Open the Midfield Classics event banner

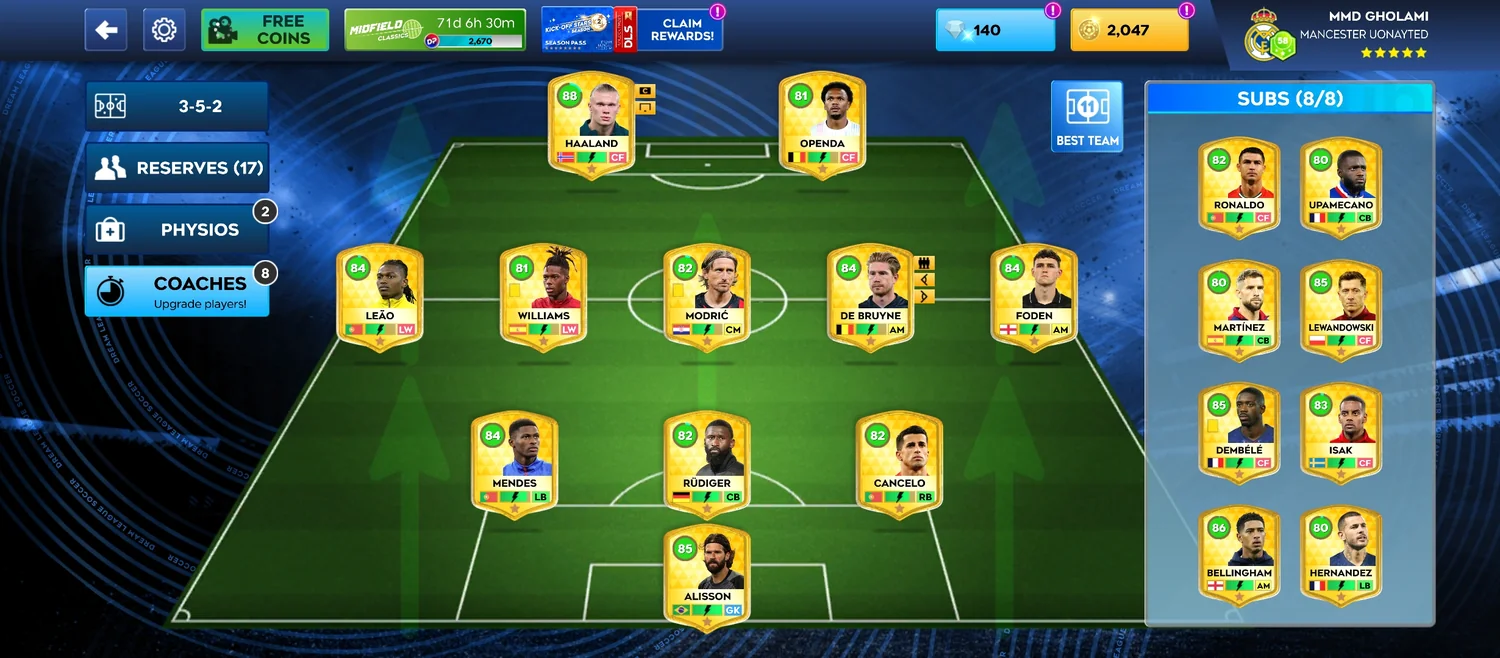point(434,30)
